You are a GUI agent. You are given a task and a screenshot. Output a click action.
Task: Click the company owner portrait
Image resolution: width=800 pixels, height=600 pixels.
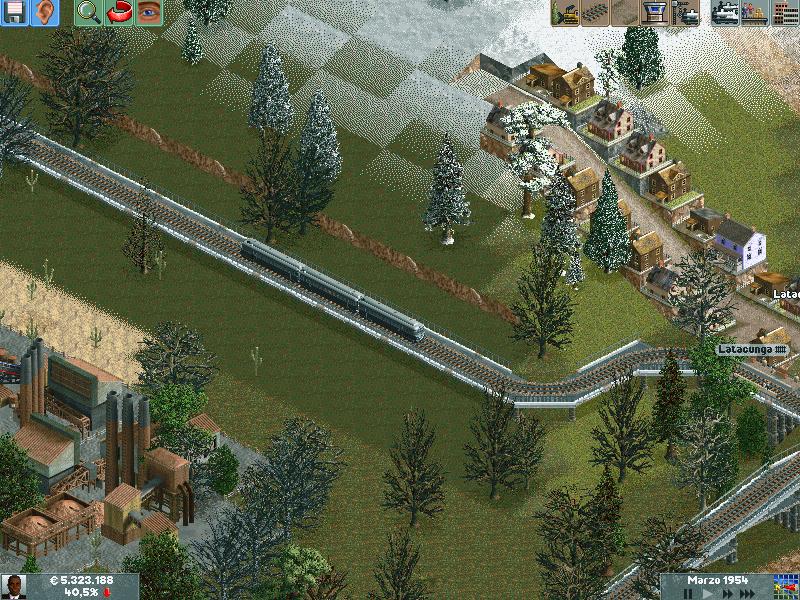[13, 587]
